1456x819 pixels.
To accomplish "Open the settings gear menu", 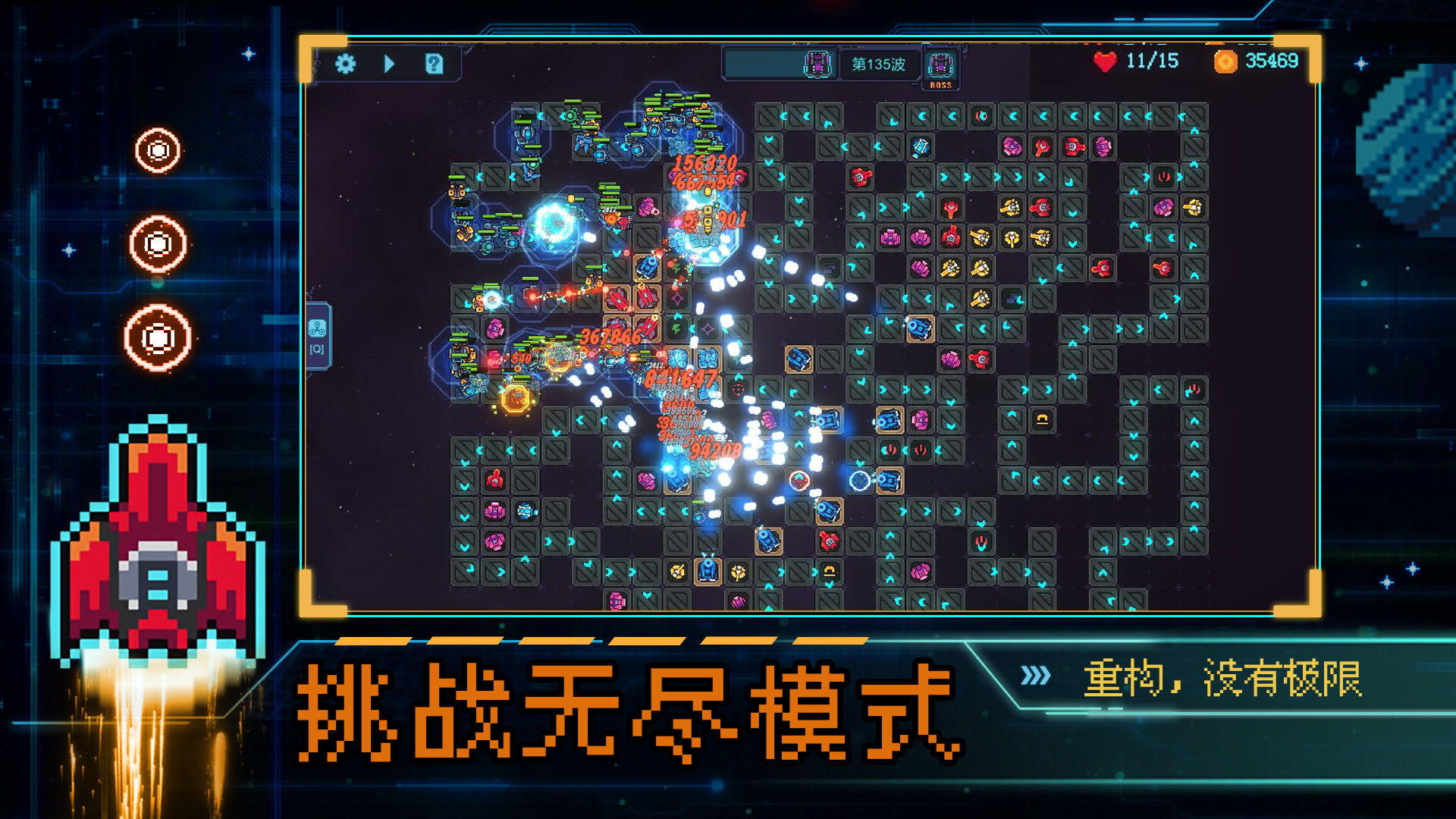I will pos(346,65).
